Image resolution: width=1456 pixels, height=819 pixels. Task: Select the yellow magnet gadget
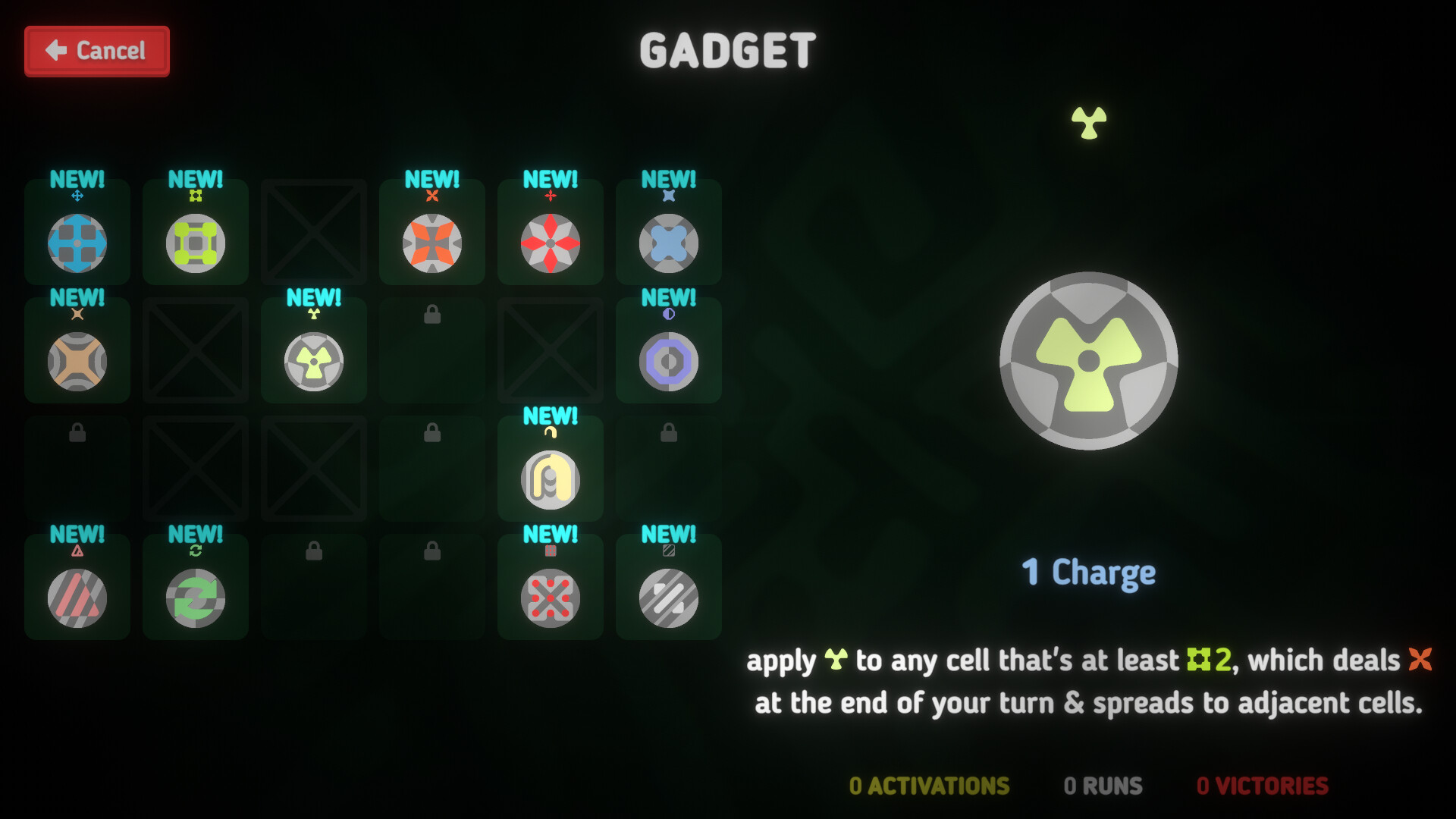click(x=550, y=479)
